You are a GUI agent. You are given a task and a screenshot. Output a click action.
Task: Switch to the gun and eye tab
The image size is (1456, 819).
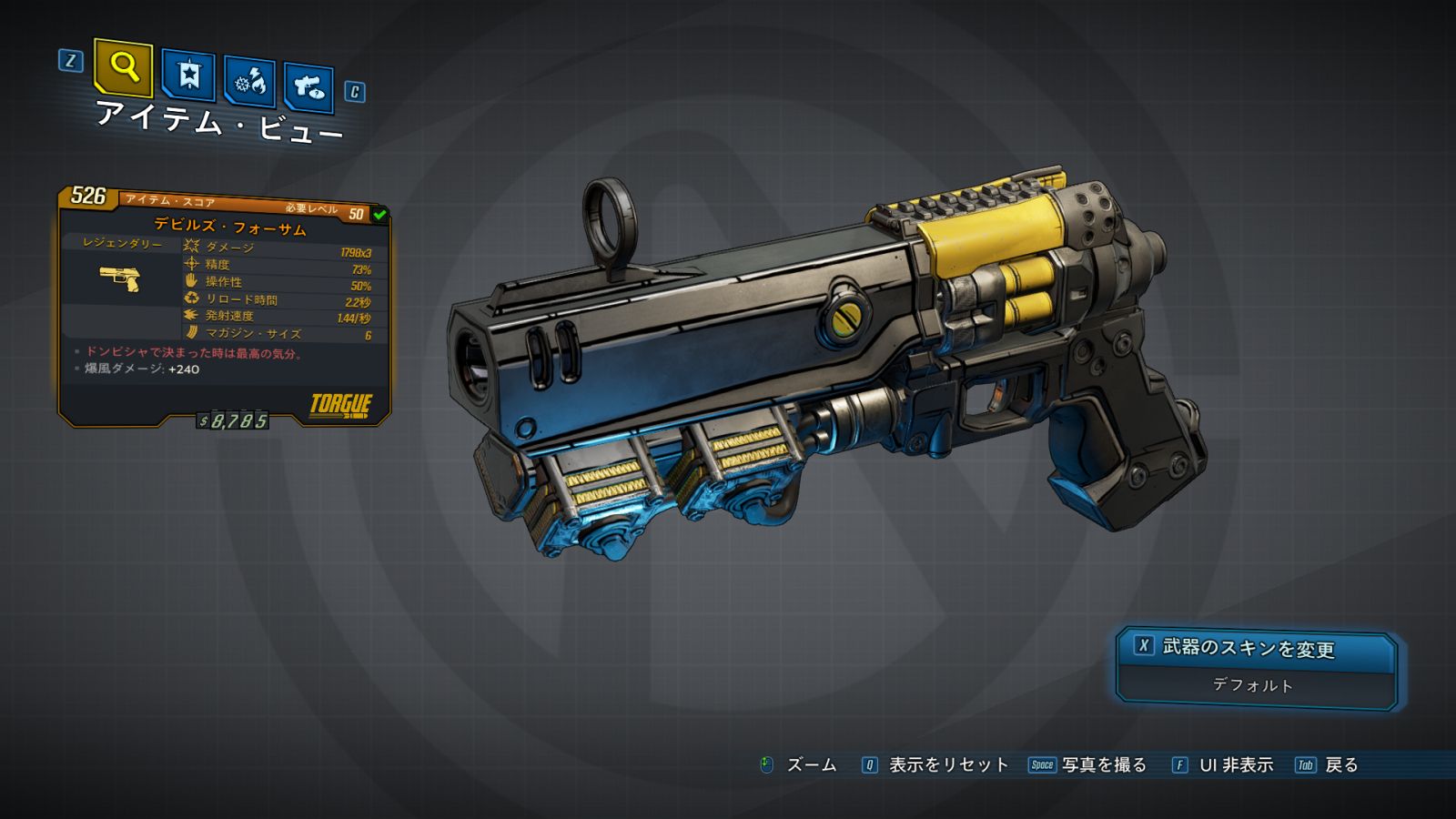pyautogui.click(x=308, y=87)
